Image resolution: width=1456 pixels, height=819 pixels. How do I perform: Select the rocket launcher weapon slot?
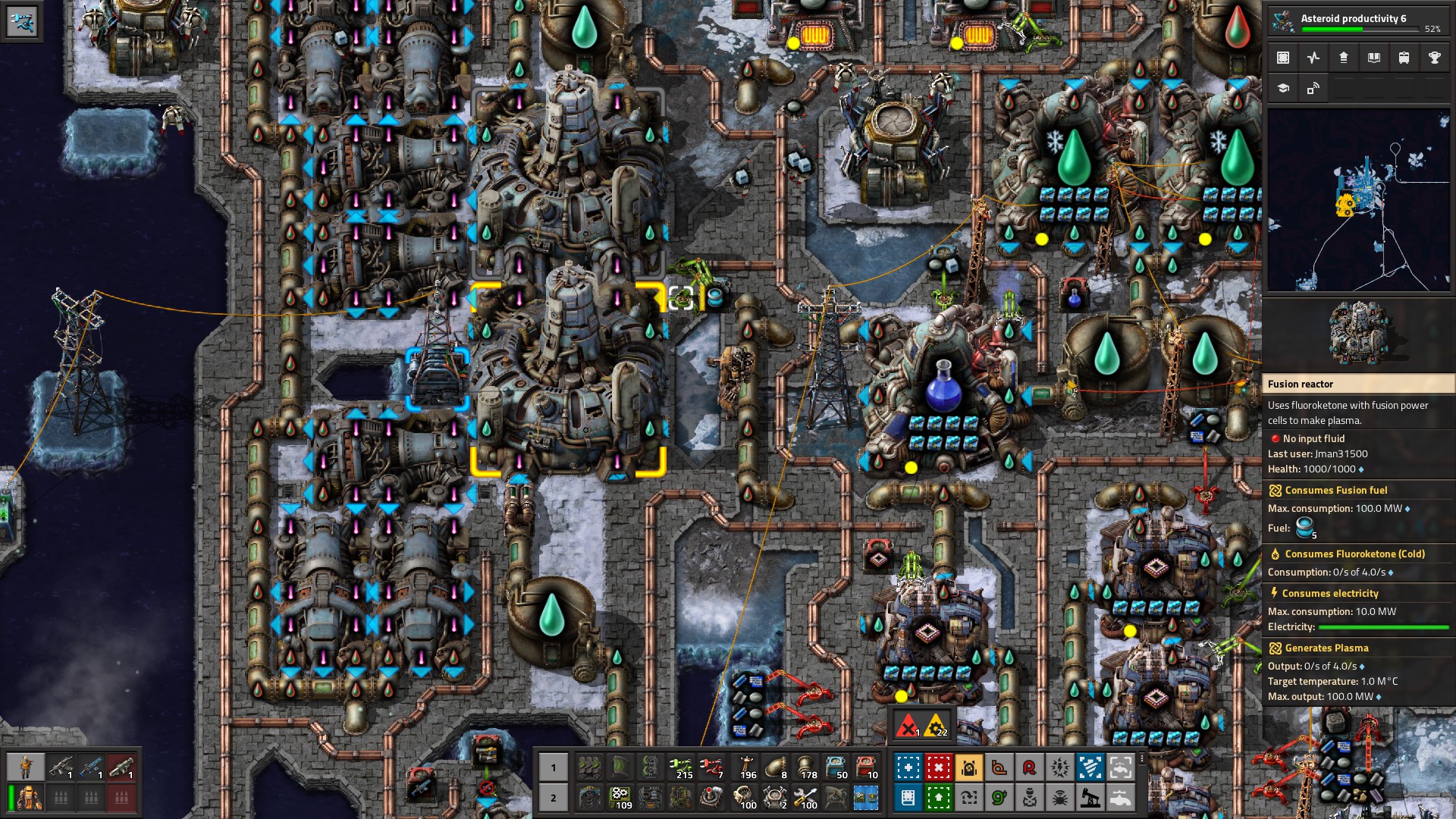tap(121, 767)
